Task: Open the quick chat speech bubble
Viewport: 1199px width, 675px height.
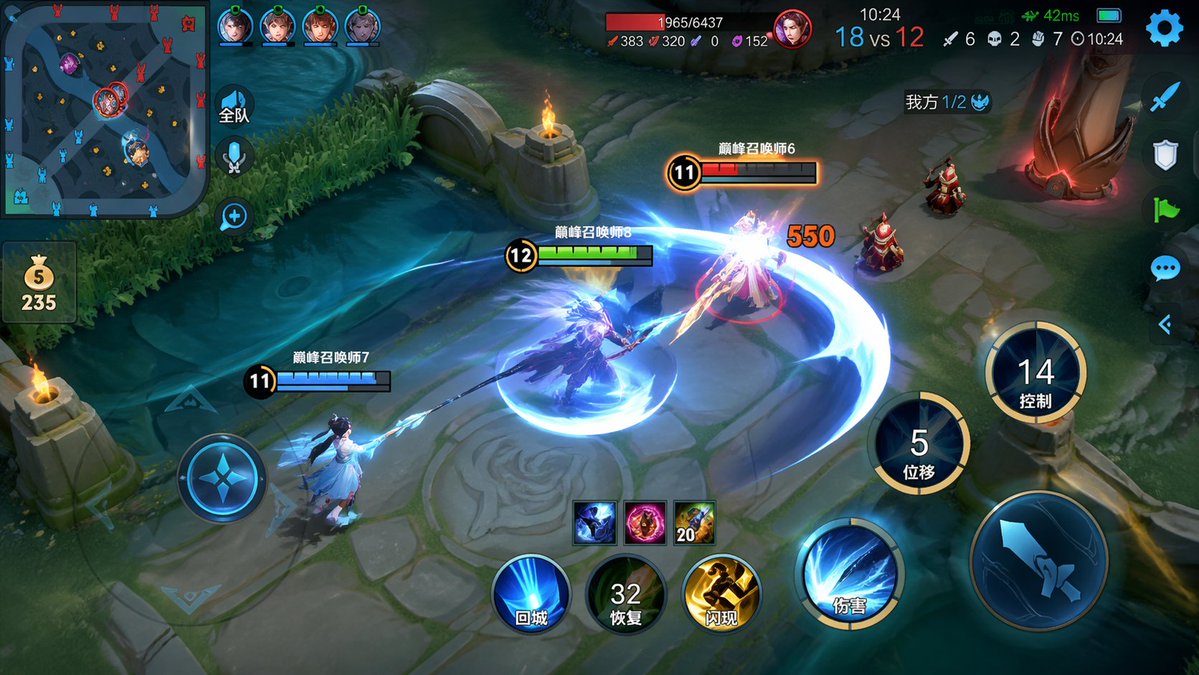Action: 1165,267
